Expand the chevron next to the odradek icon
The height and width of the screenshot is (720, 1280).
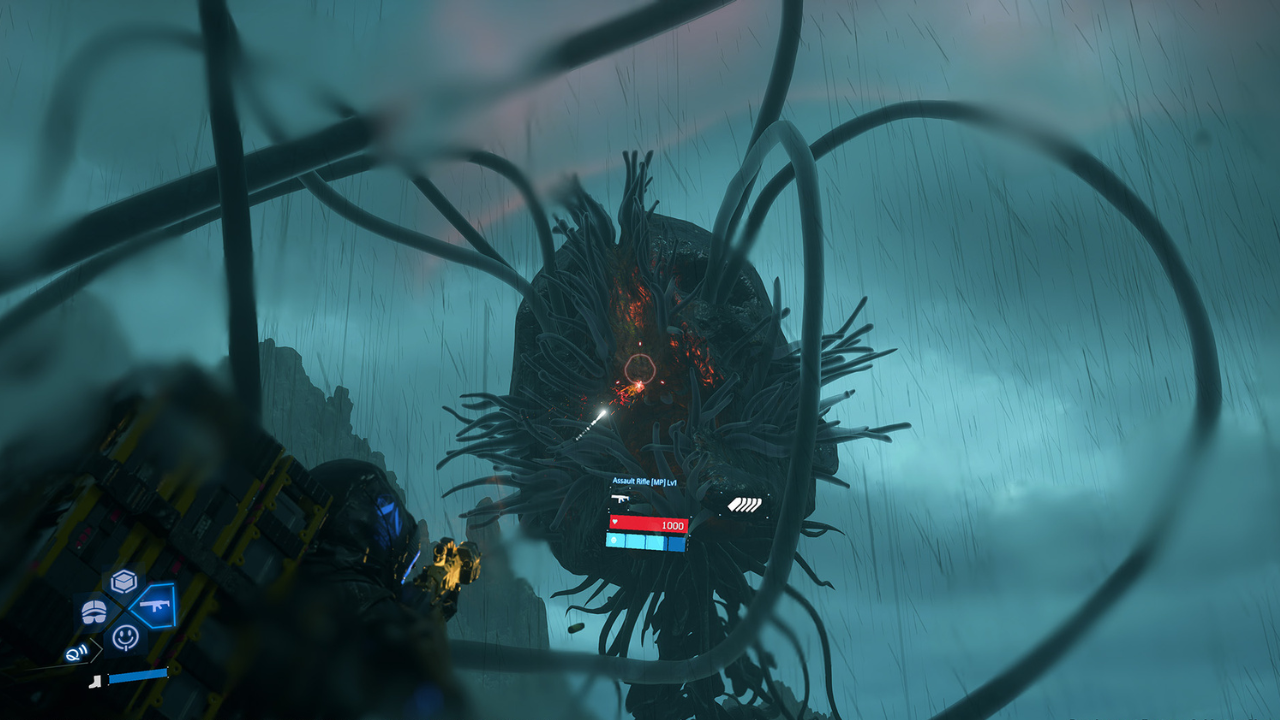[97, 650]
